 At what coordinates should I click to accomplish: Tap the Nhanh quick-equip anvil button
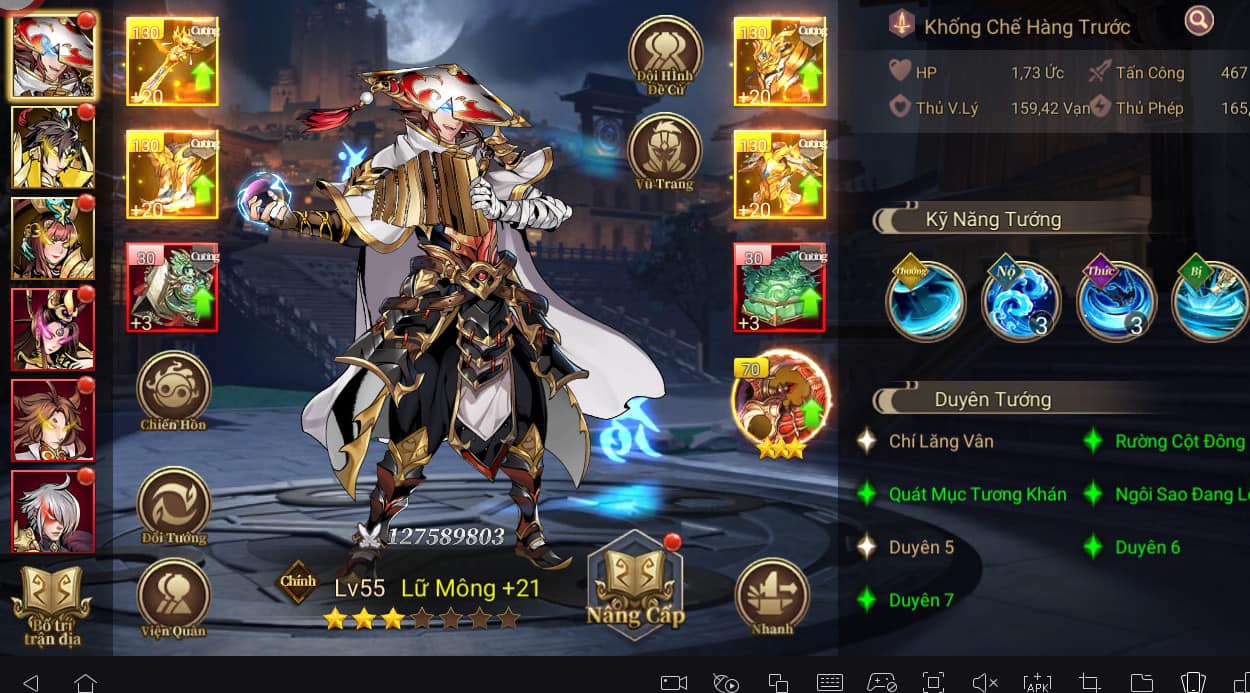[x=771, y=594]
